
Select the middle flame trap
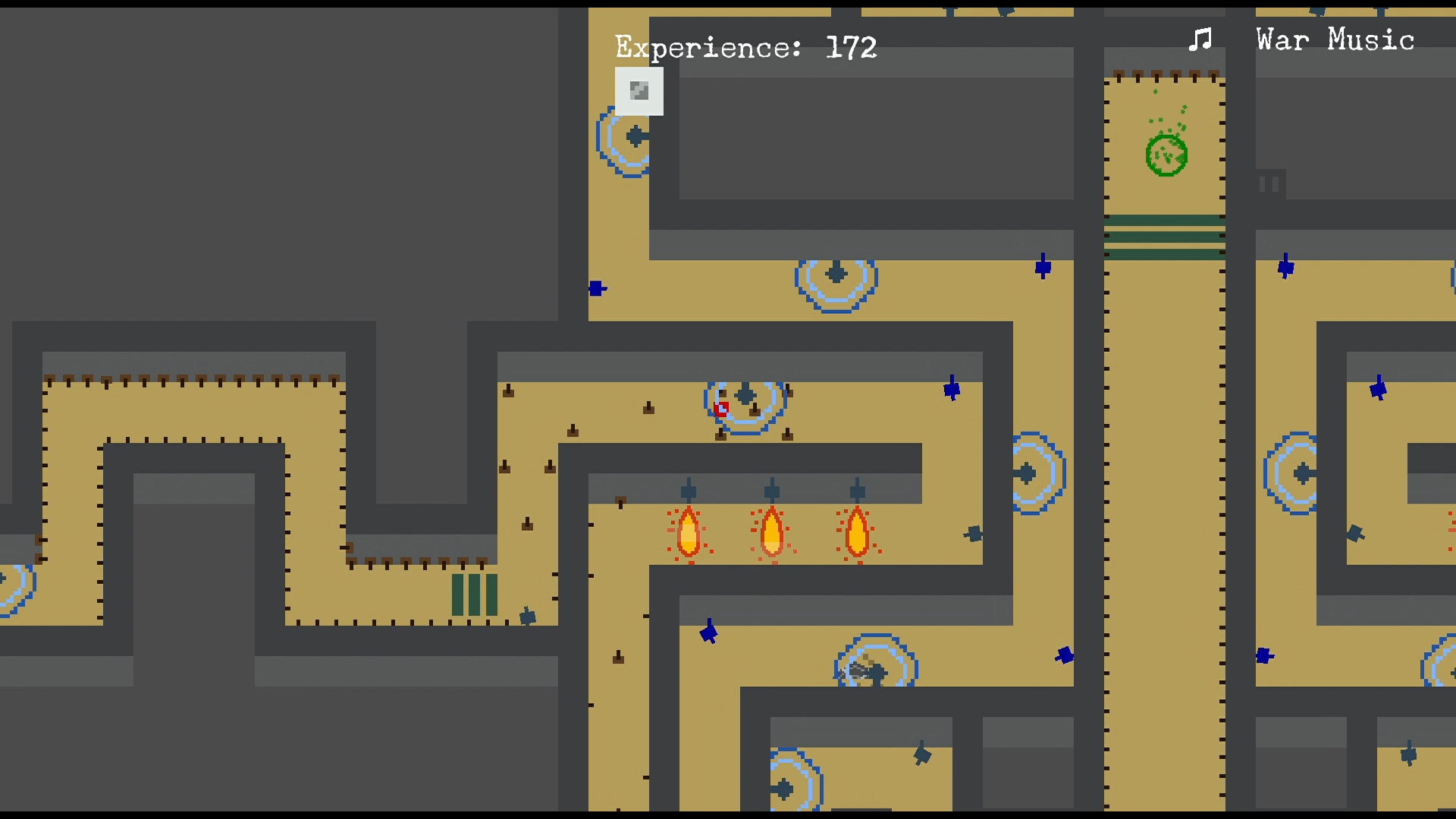tap(772, 533)
